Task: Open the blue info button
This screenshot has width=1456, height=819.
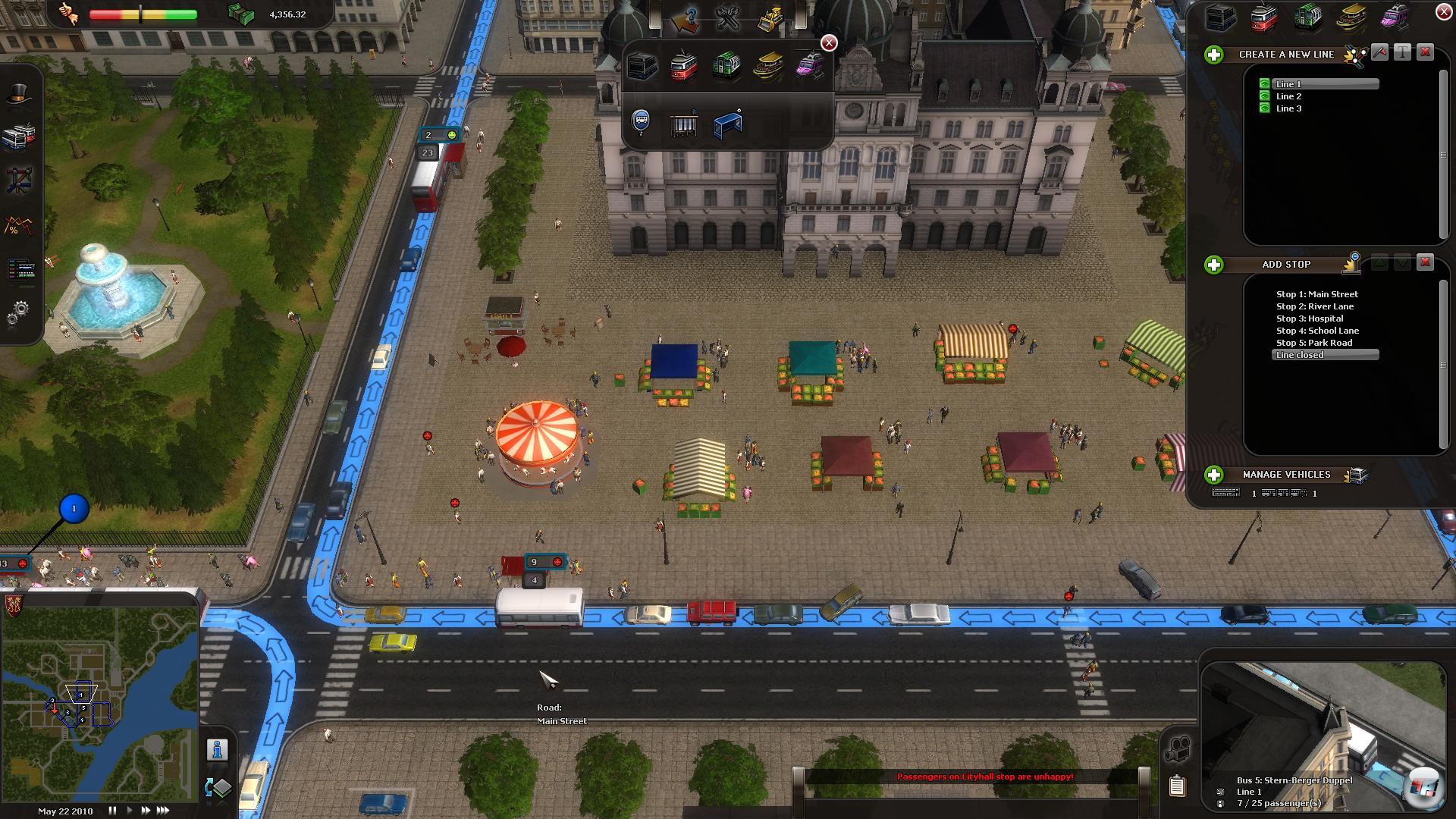Action: coord(218,749)
